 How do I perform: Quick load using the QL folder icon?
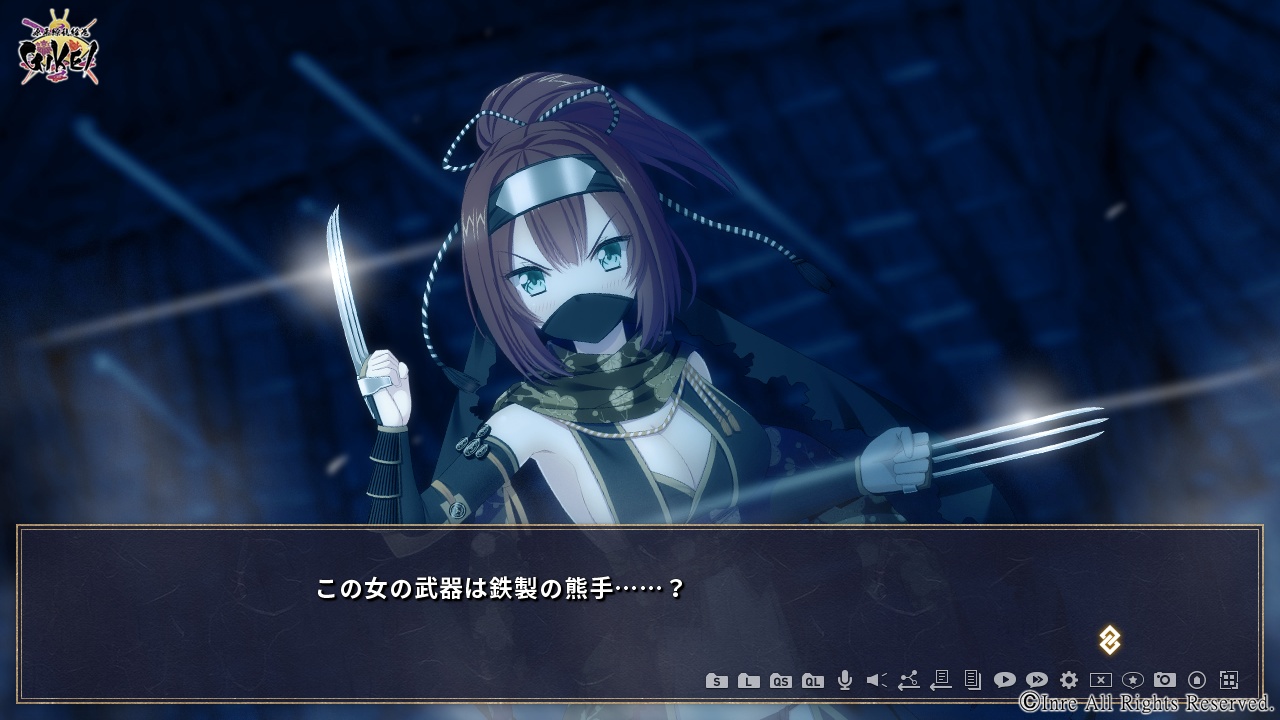813,681
